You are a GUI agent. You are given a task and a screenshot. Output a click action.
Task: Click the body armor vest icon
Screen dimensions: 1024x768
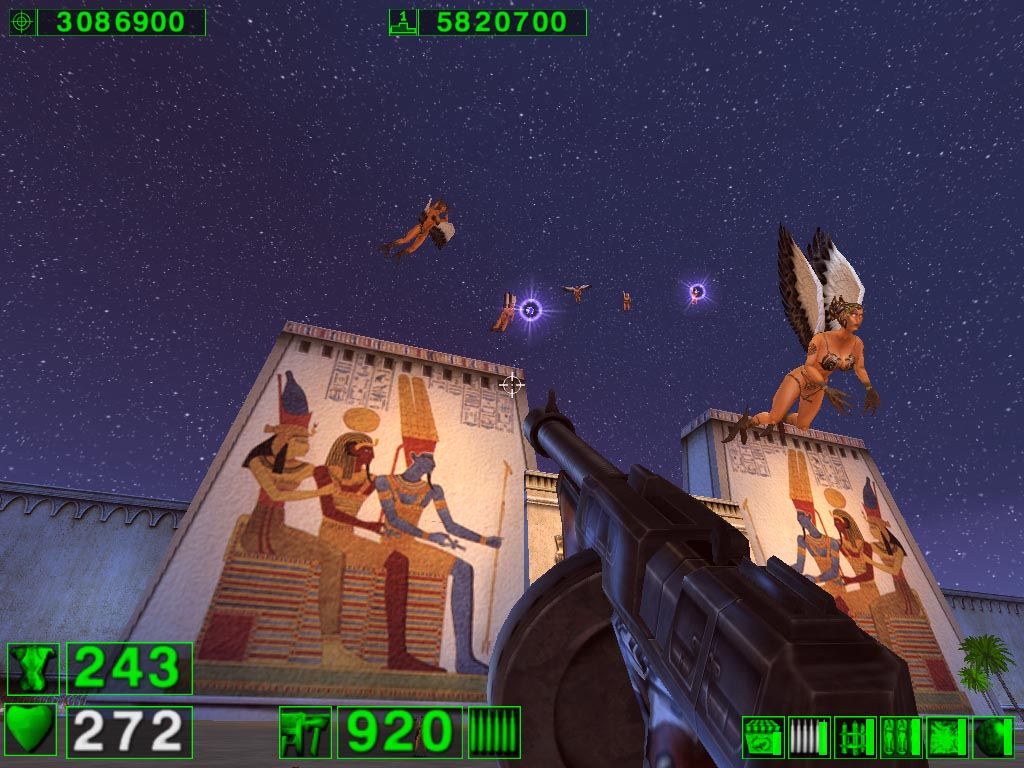[31, 669]
